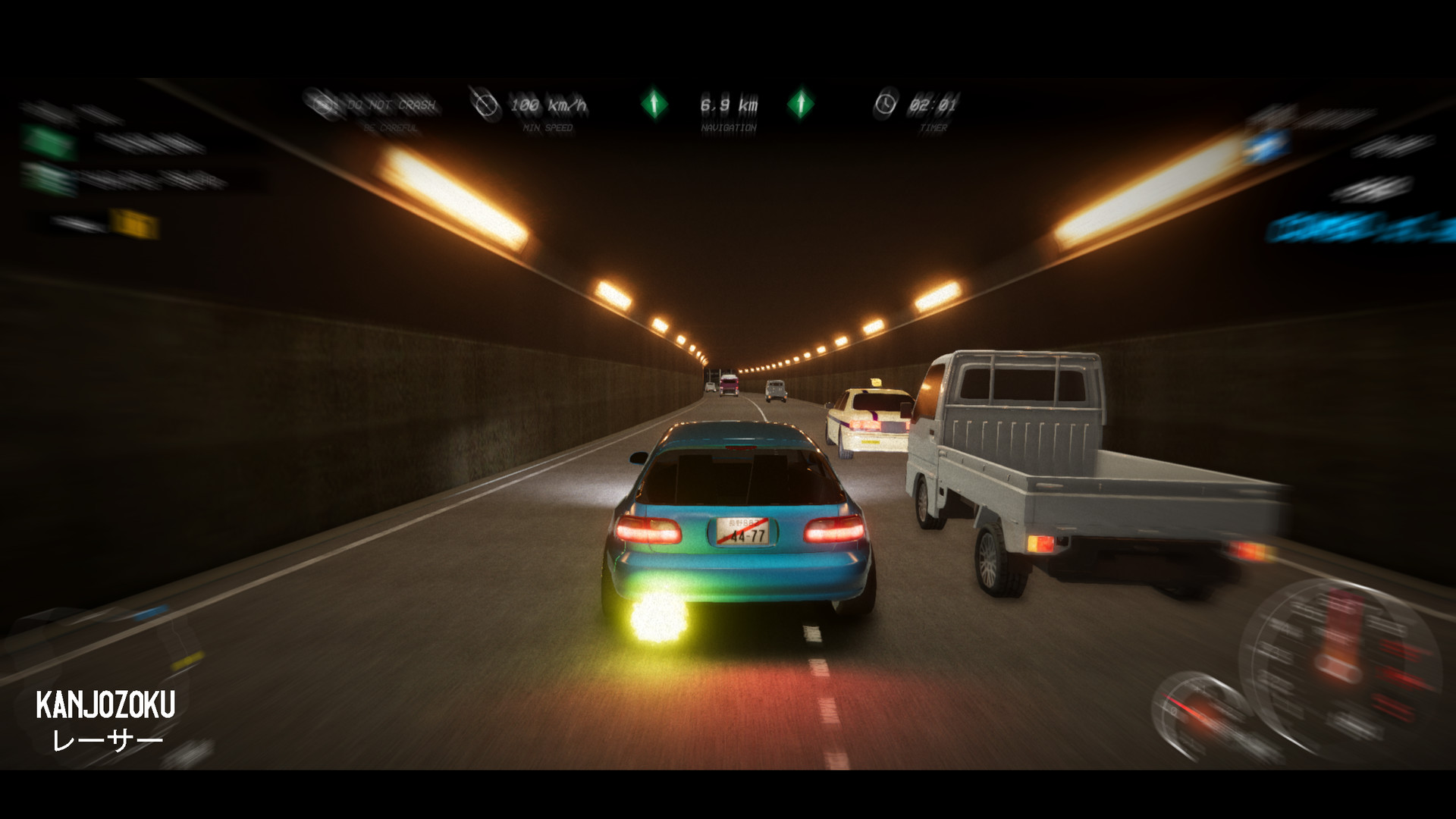This screenshot has width=1456, height=819.
Task: Click the right green navigation arrow
Action: click(x=802, y=103)
